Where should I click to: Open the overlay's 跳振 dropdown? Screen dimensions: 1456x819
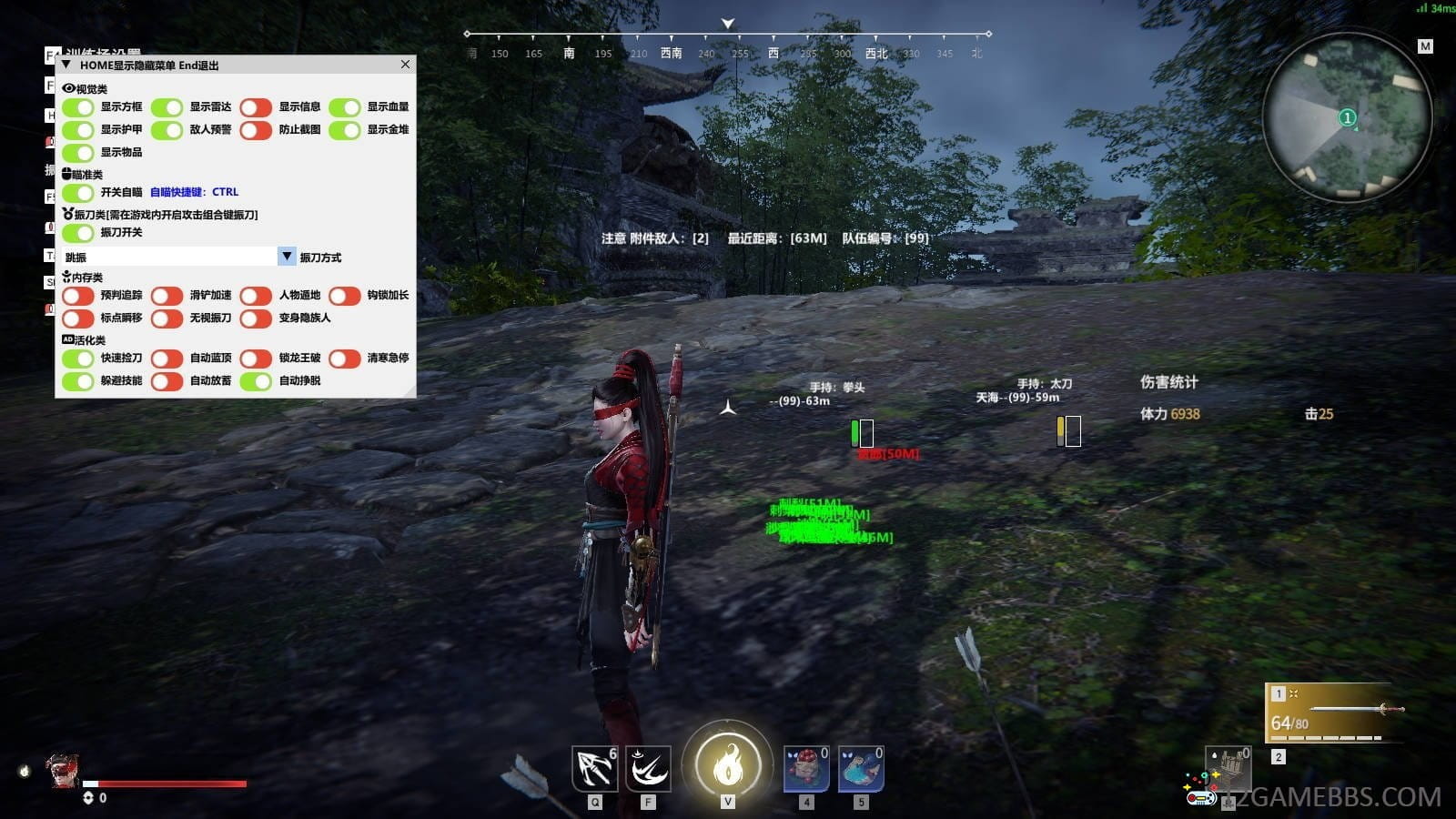(x=287, y=257)
